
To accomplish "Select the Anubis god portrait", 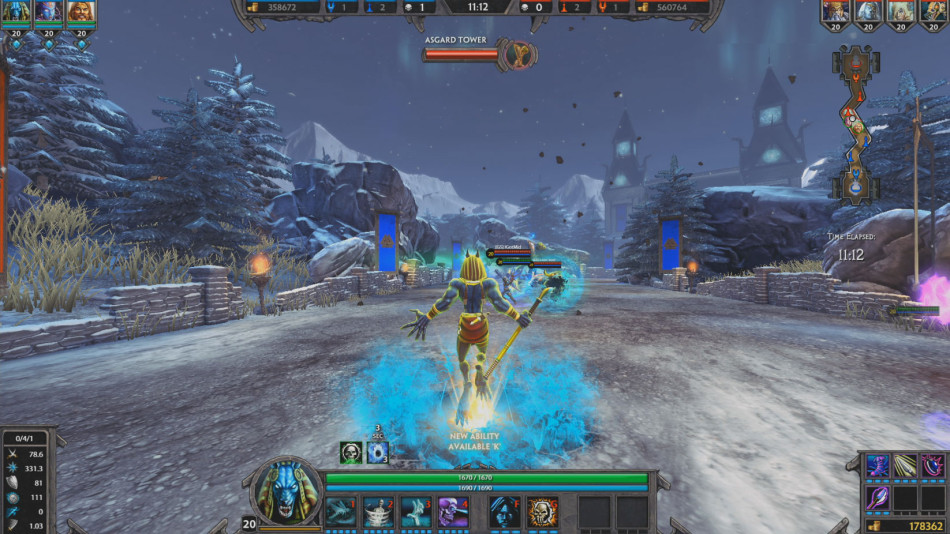I will coord(288,492).
